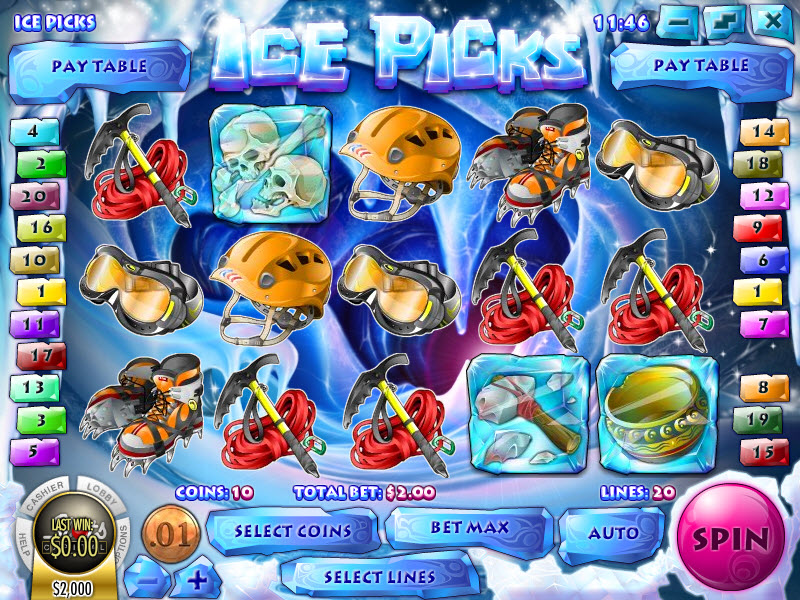Screen dimensions: 800x600
Task: Open Select Coins
Action: coord(292,531)
